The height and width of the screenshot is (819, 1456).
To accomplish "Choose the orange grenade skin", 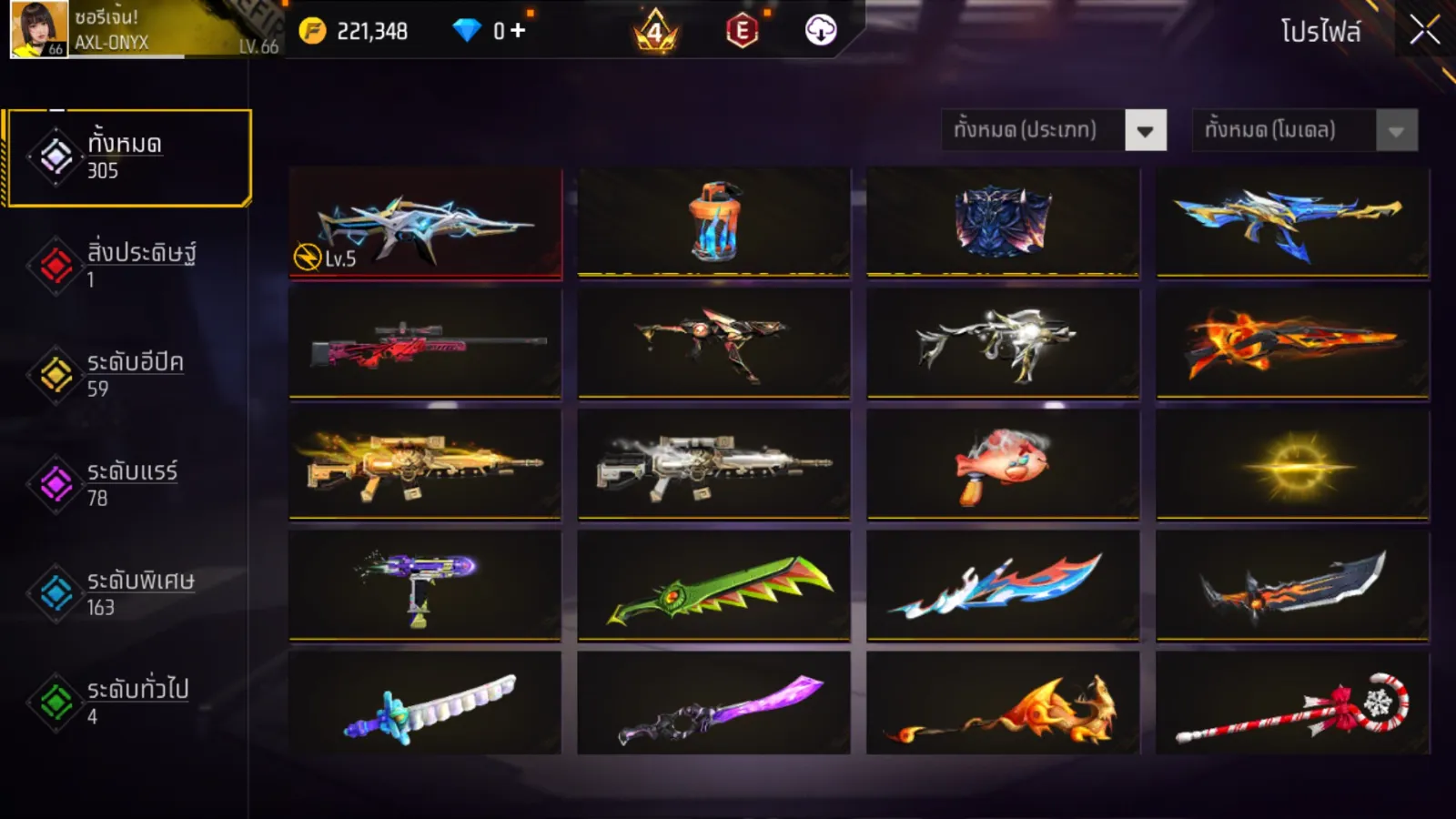I will 713,222.
